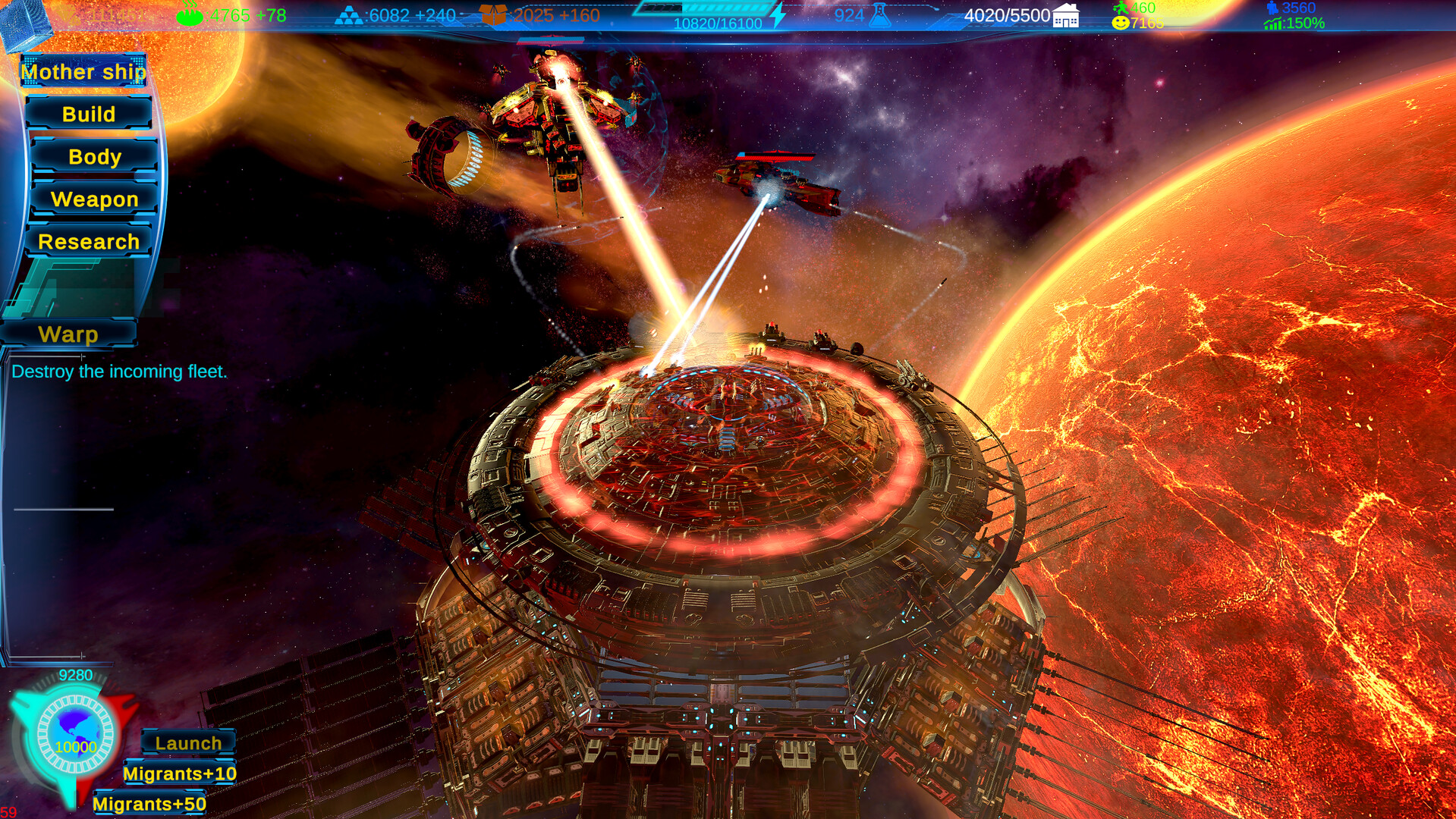
Task: Select the research flask icon
Action: pyautogui.click(x=880, y=15)
